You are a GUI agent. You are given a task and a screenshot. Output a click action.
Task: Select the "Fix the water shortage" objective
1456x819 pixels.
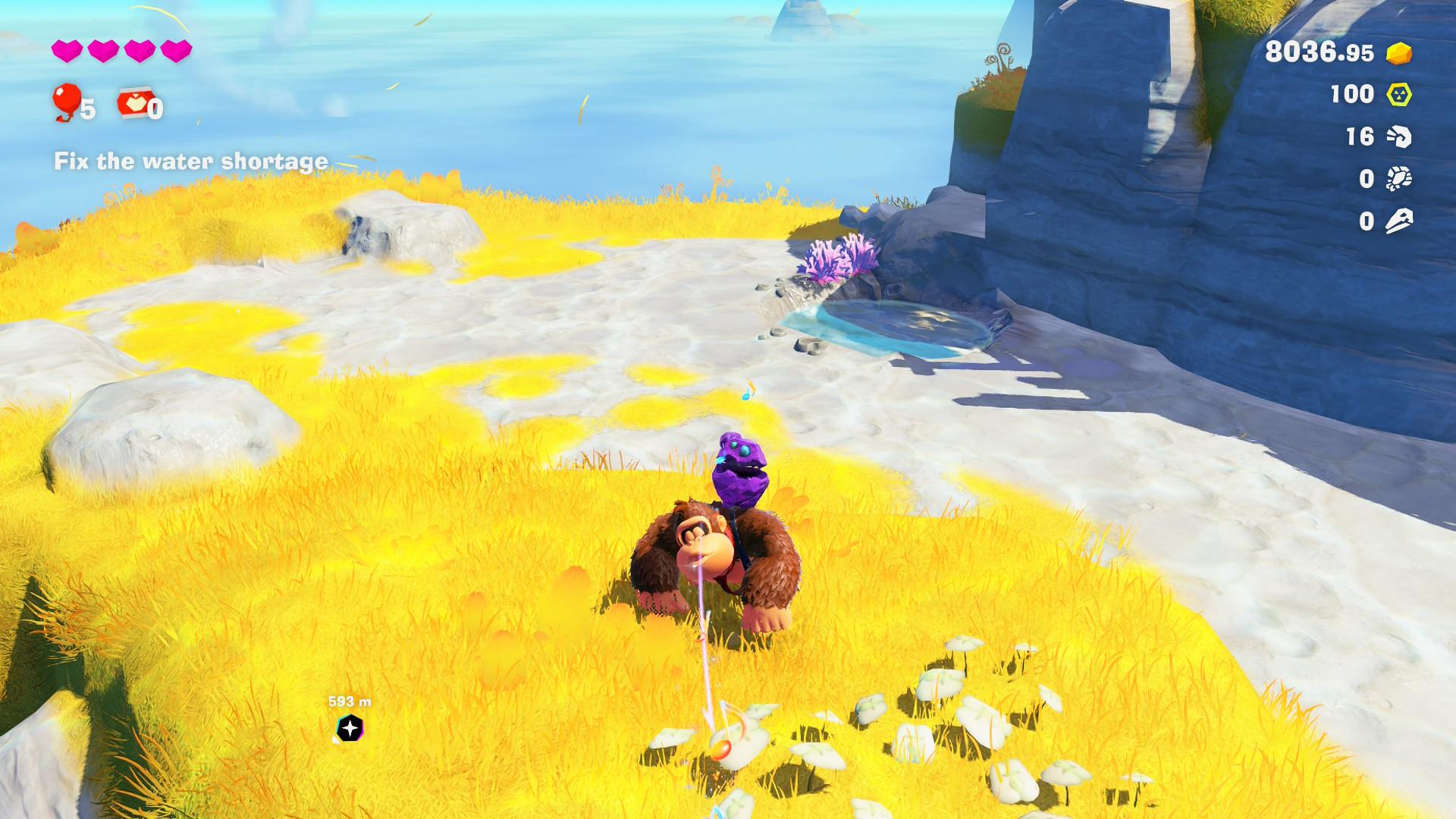click(x=191, y=161)
